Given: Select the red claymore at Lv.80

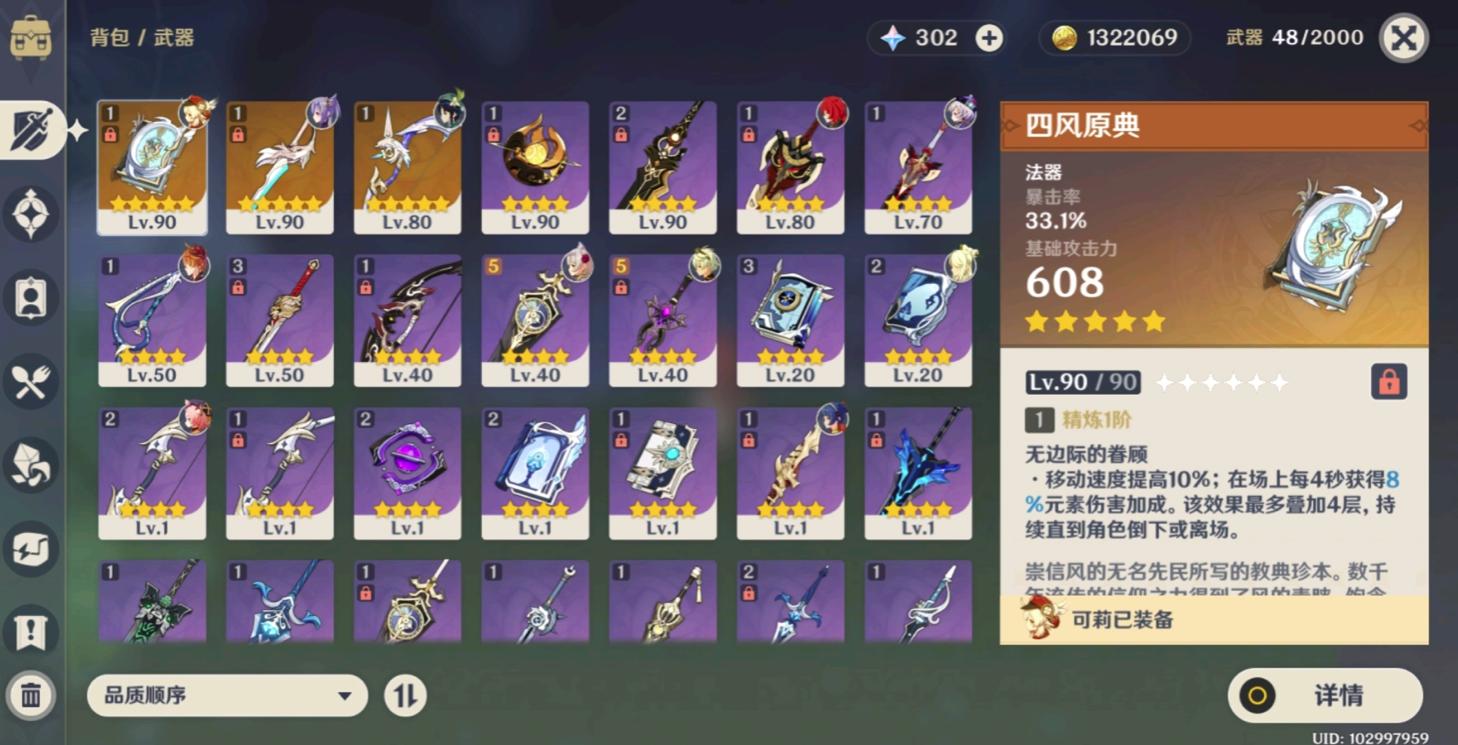Looking at the screenshot, I should pos(790,167).
